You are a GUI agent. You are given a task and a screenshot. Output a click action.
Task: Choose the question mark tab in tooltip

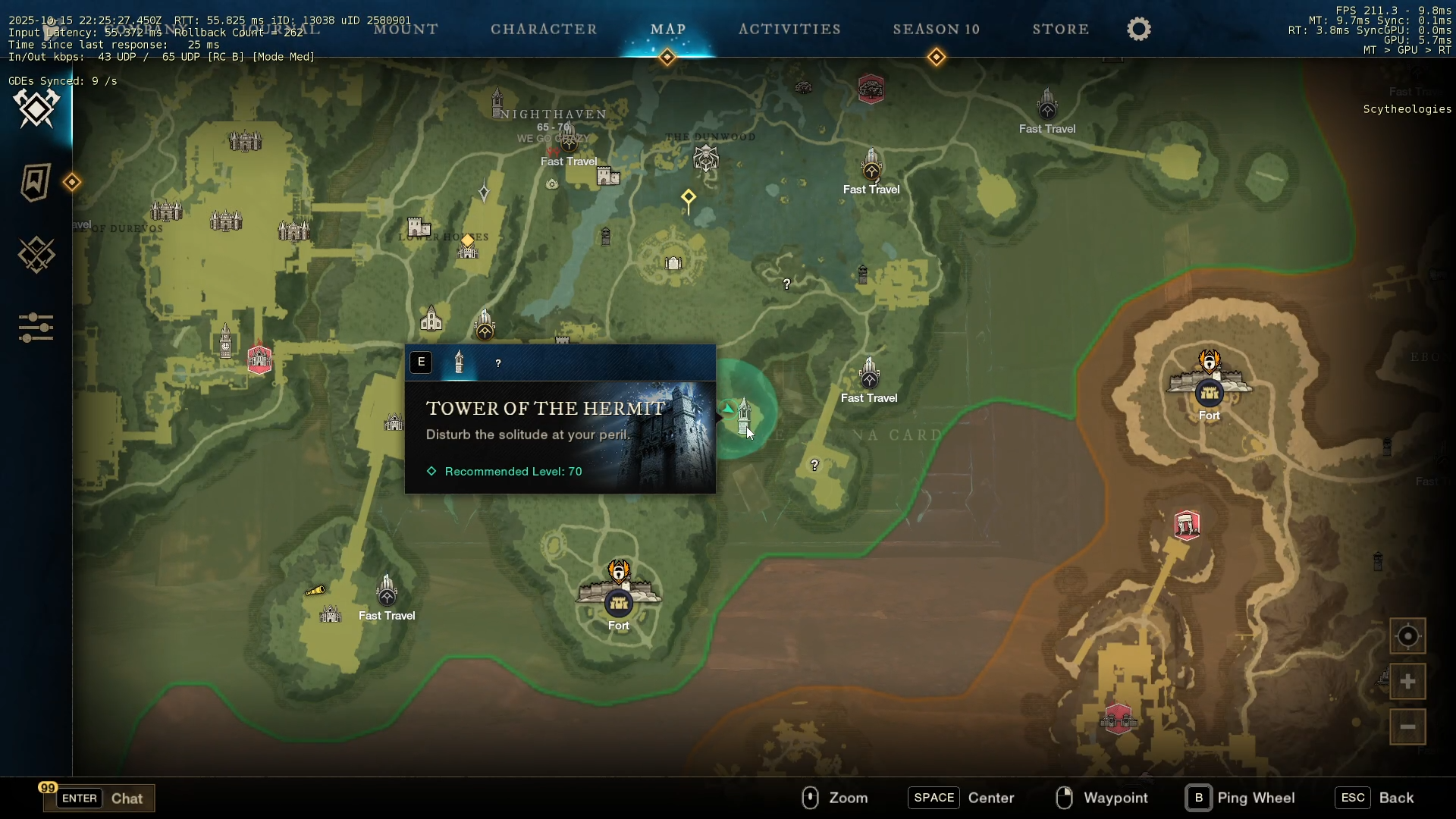click(498, 363)
